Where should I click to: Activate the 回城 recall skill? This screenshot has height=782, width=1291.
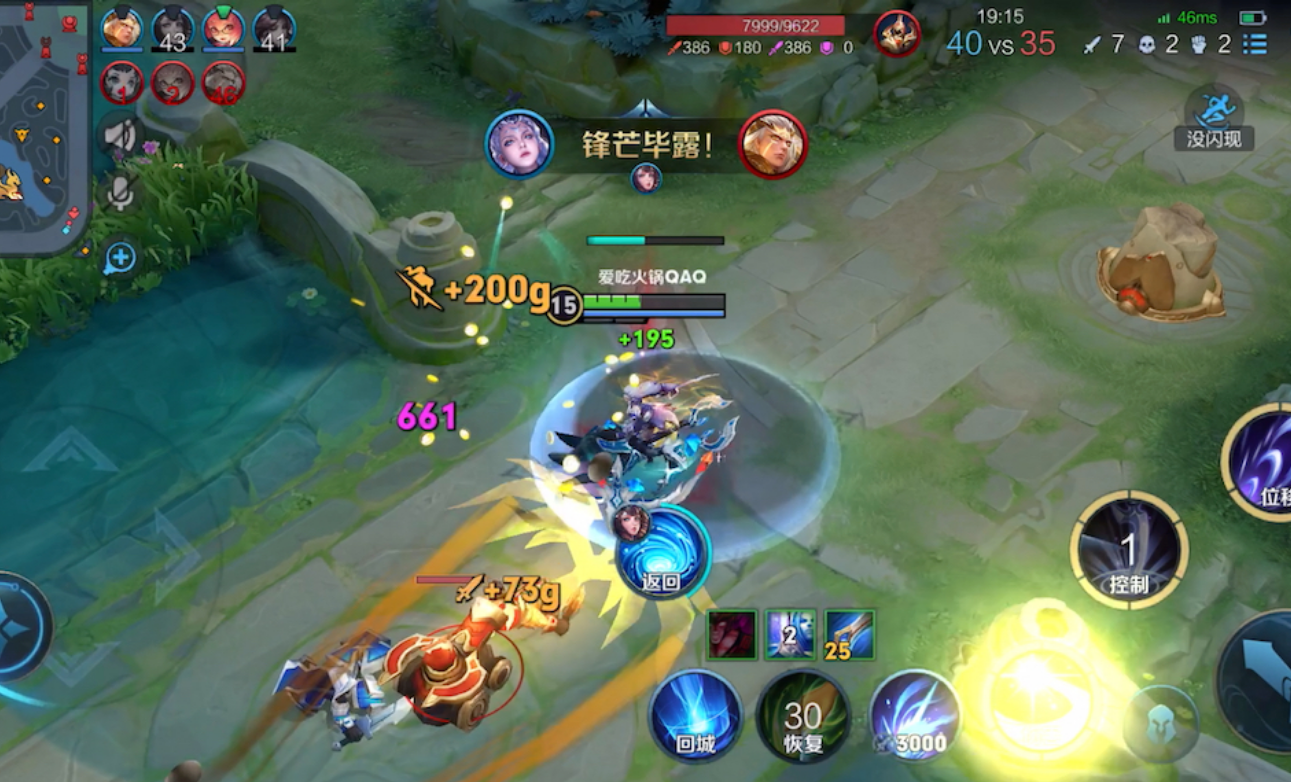695,716
